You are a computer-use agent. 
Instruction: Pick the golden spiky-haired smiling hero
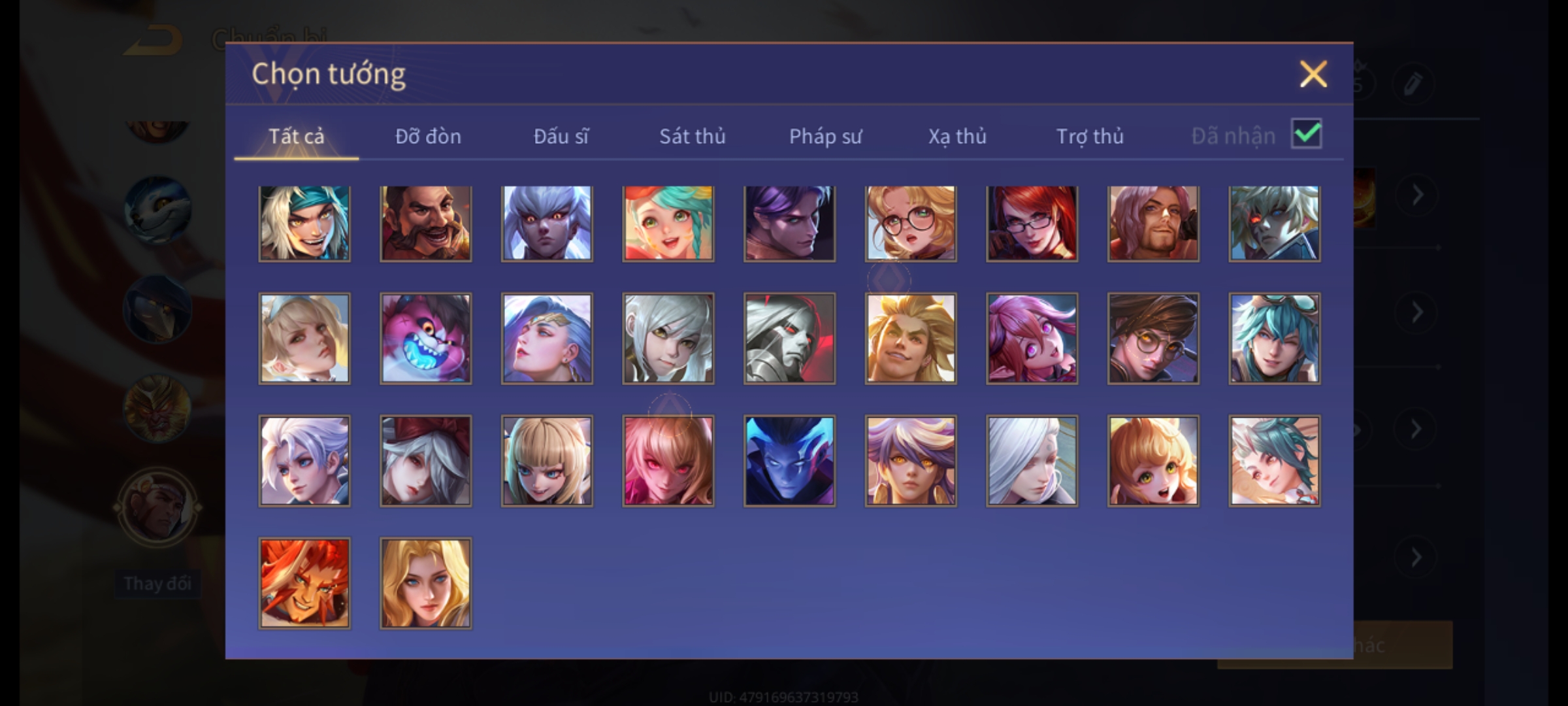911,338
